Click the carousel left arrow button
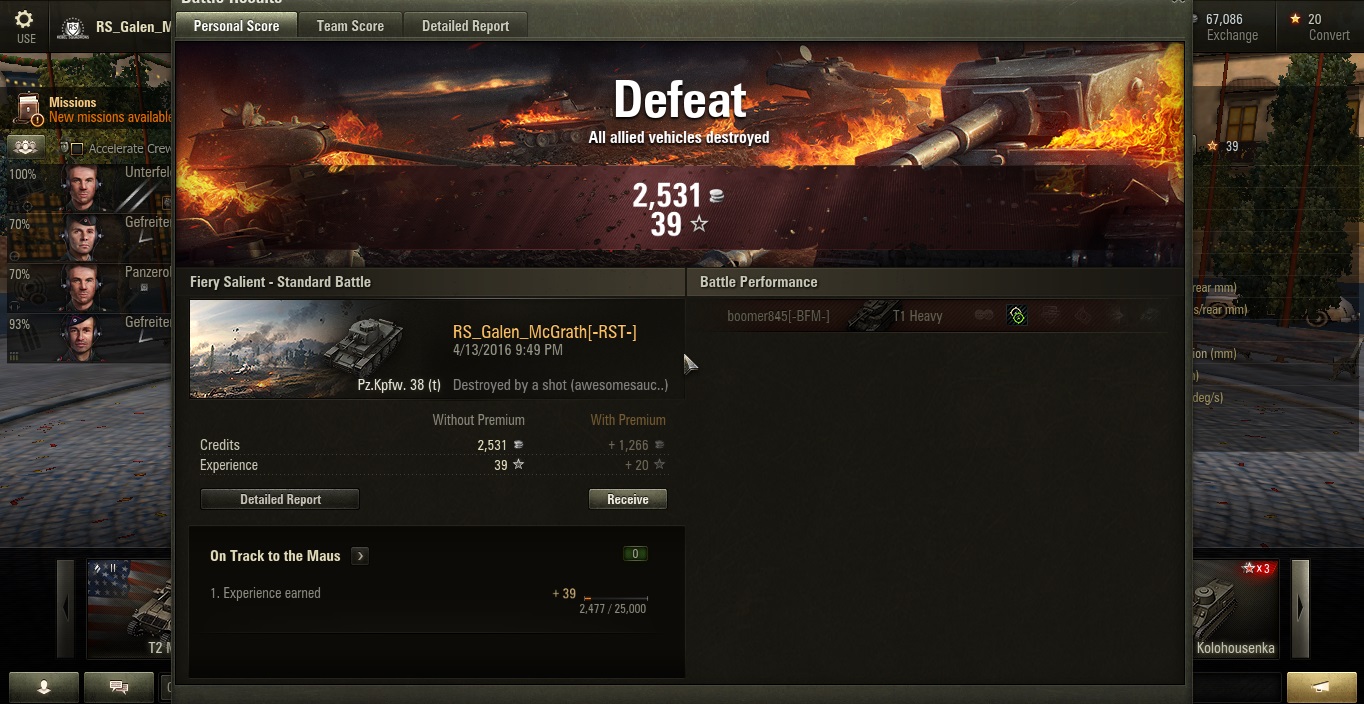The height and width of the screenshot is (704, 1364). [x=66, y=607]
